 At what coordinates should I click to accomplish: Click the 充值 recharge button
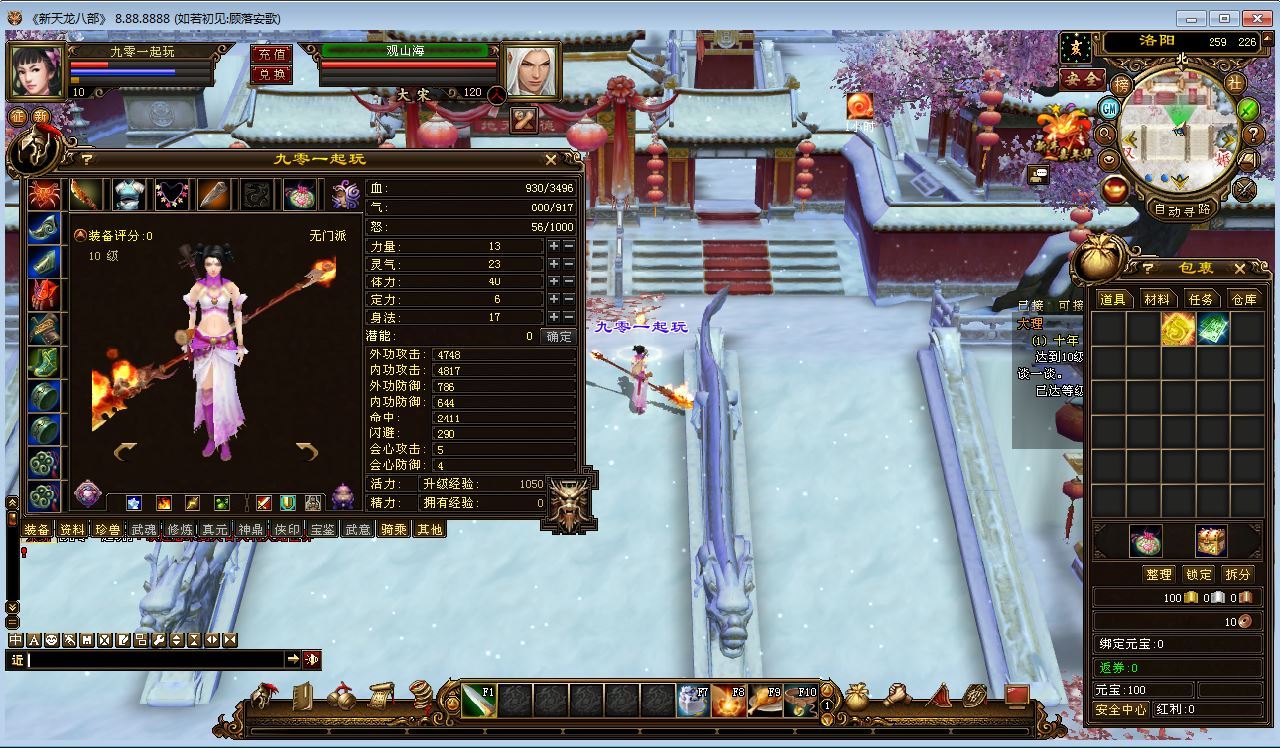tap(271, 55)
